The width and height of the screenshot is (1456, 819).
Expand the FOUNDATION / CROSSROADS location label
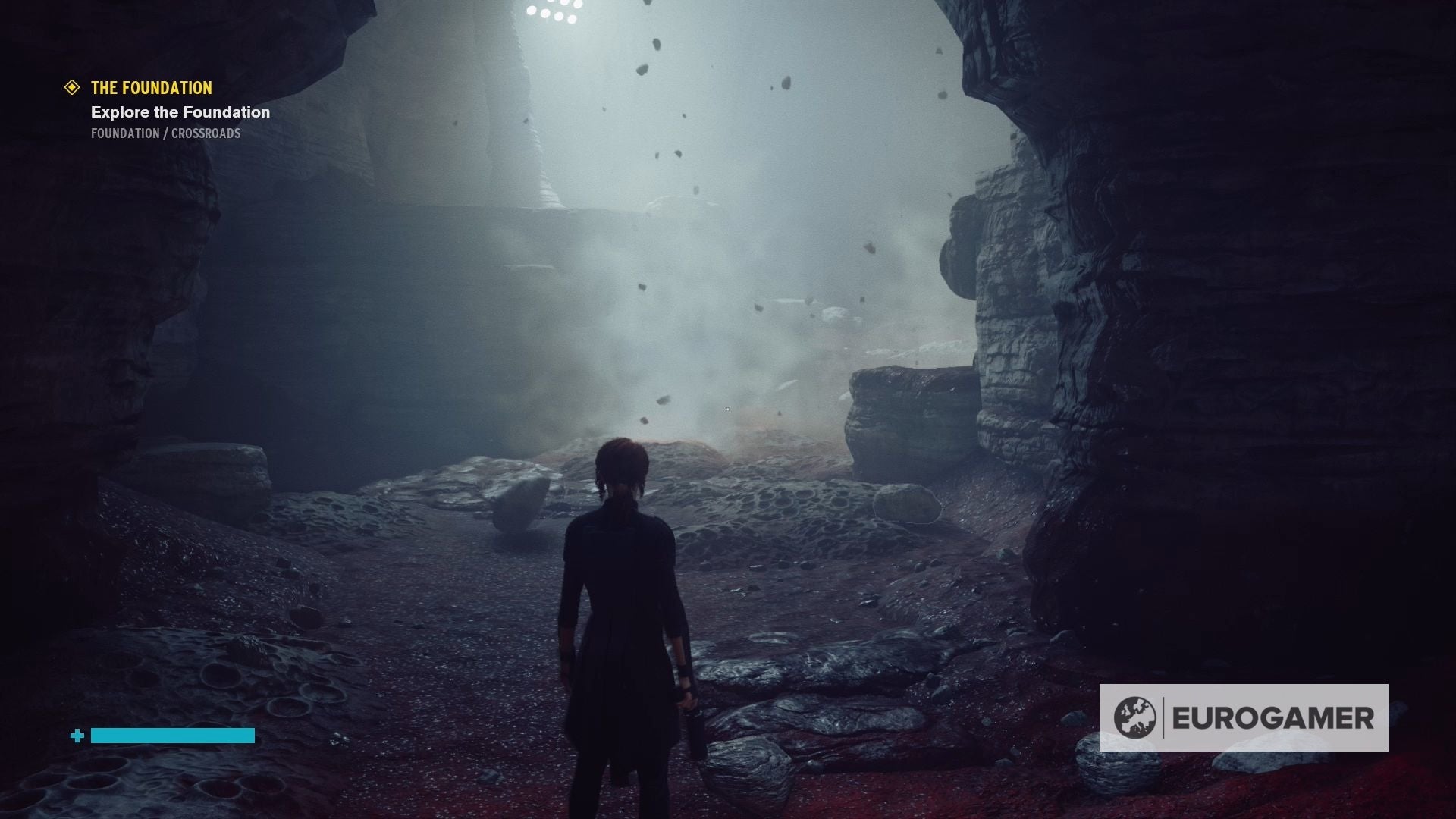[165, 133]
